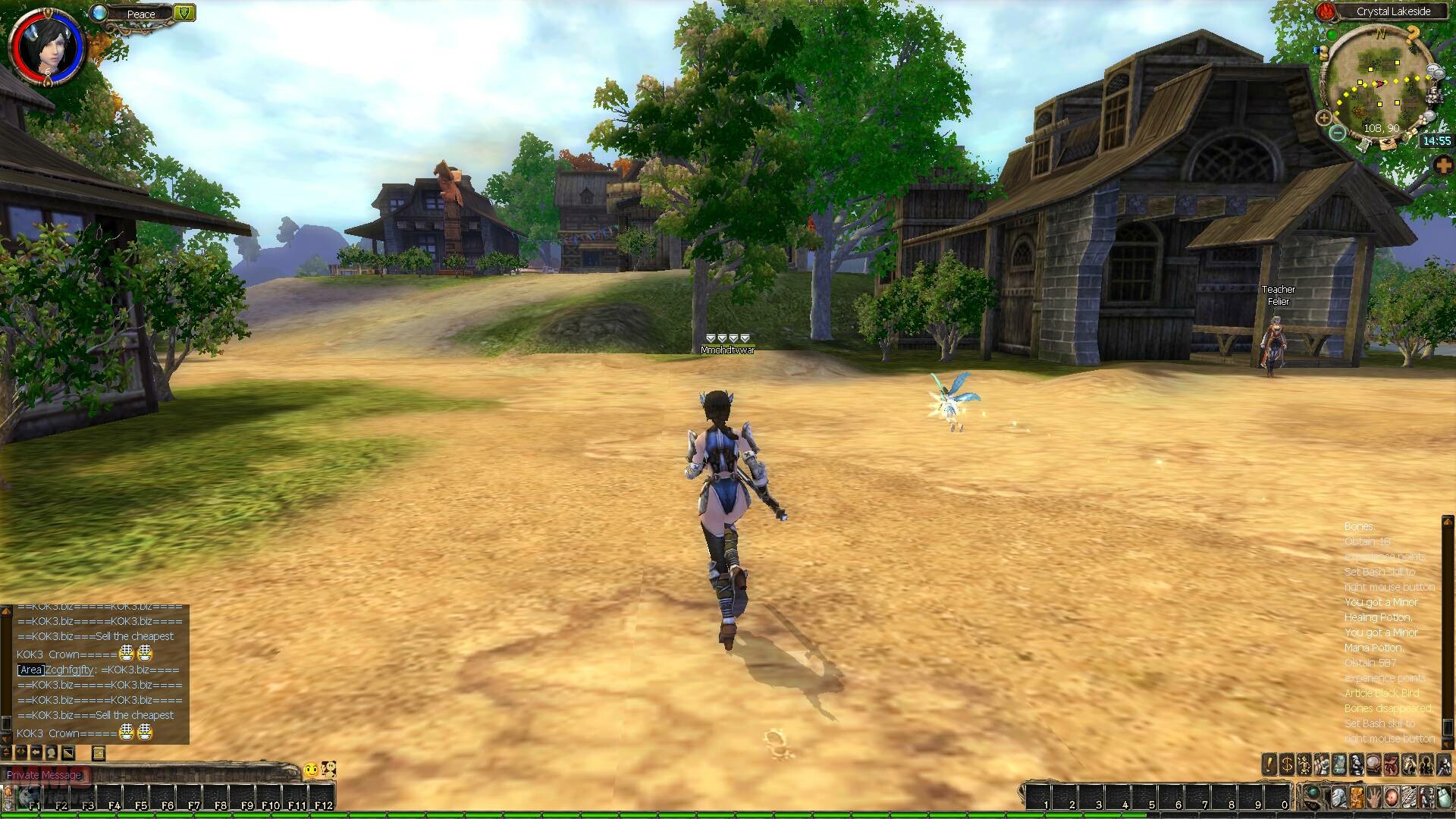Open the yellow exclamation mark quest icon

(x=1269, y=764)
